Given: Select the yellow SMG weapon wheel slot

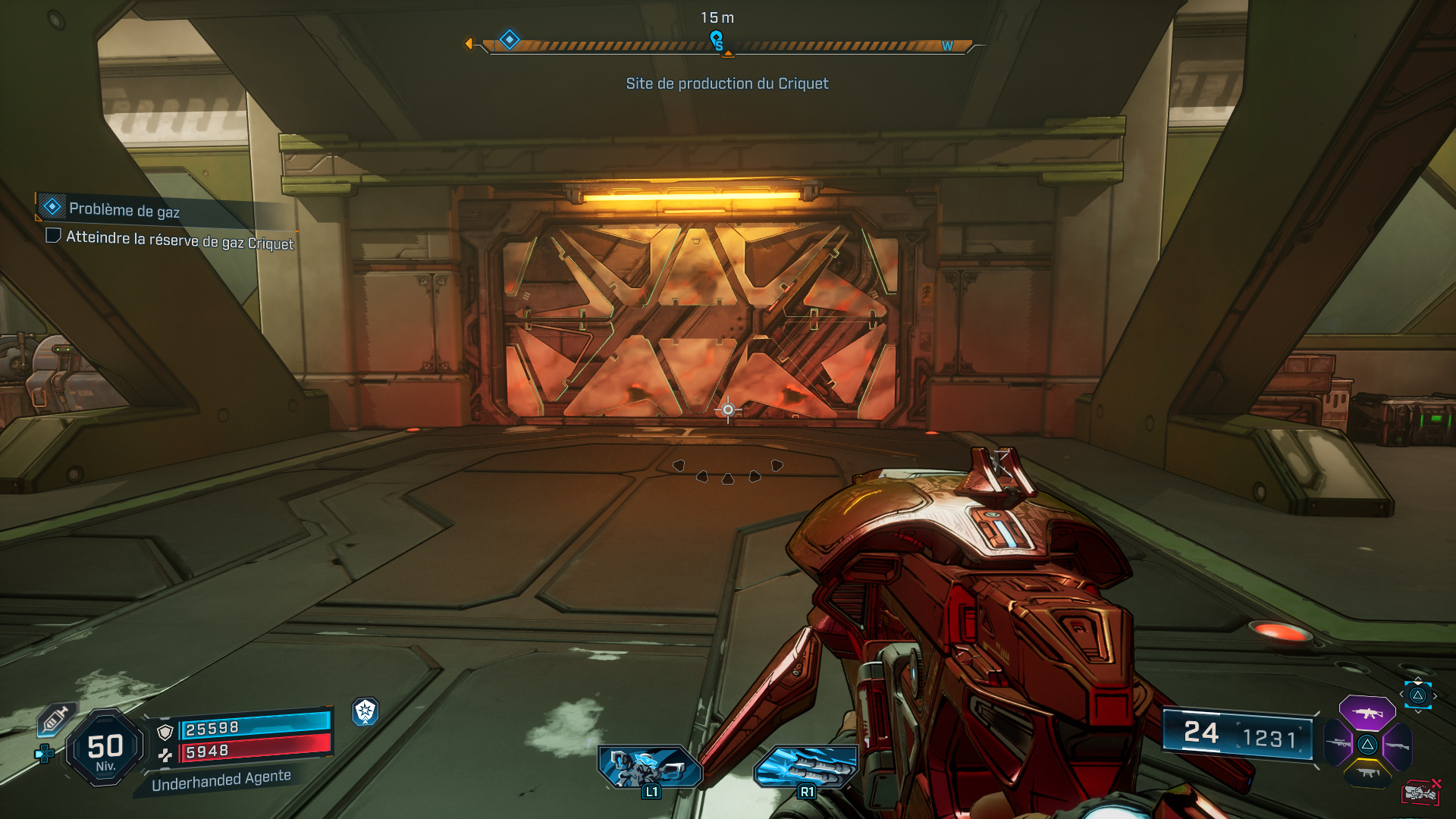Looking at the screenshot, I should 1368,773.
